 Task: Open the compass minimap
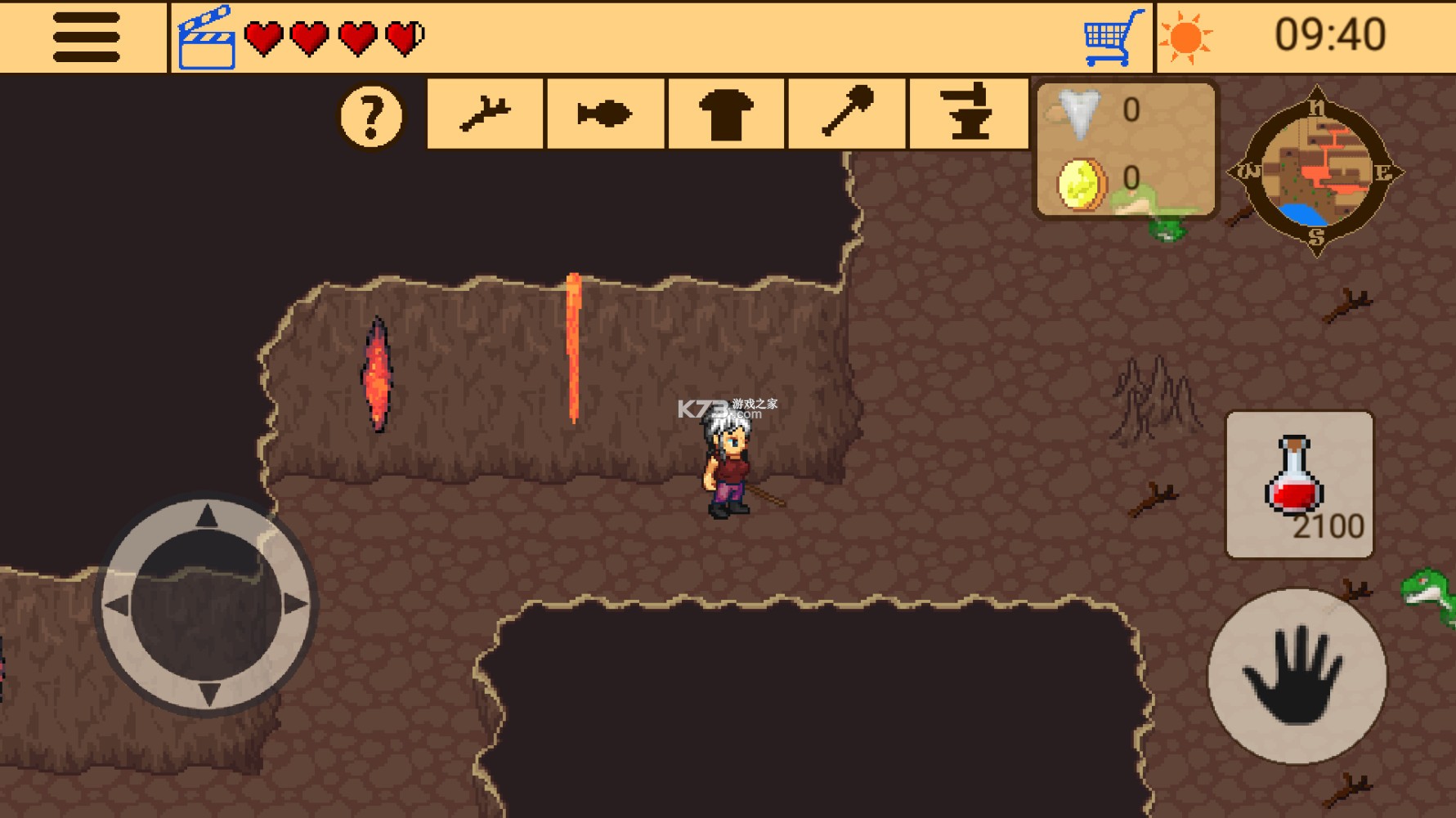[x=1318, y=171]
